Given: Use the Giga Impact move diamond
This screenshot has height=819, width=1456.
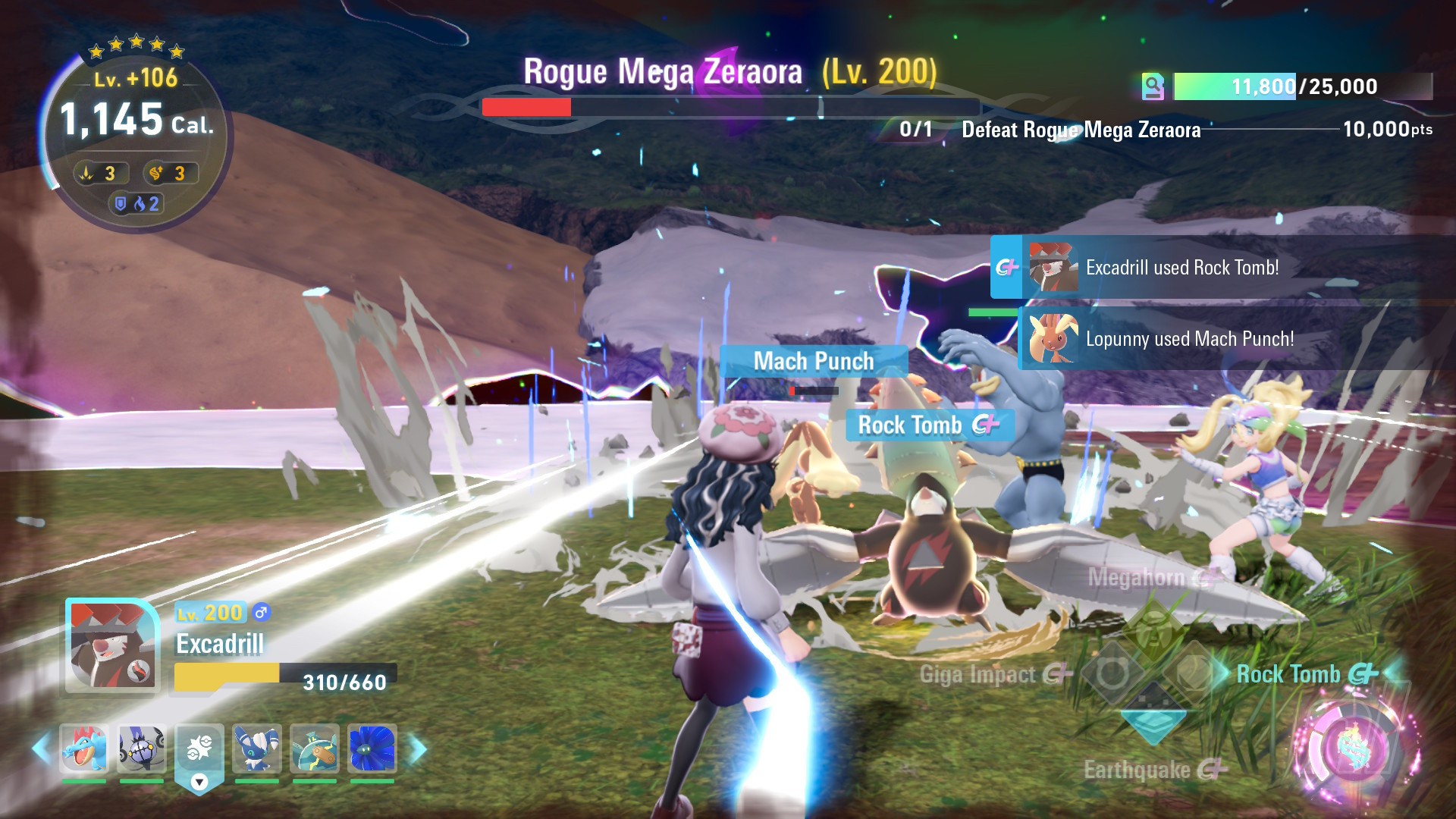Looking at the screenshot, I should point(1112,673).
